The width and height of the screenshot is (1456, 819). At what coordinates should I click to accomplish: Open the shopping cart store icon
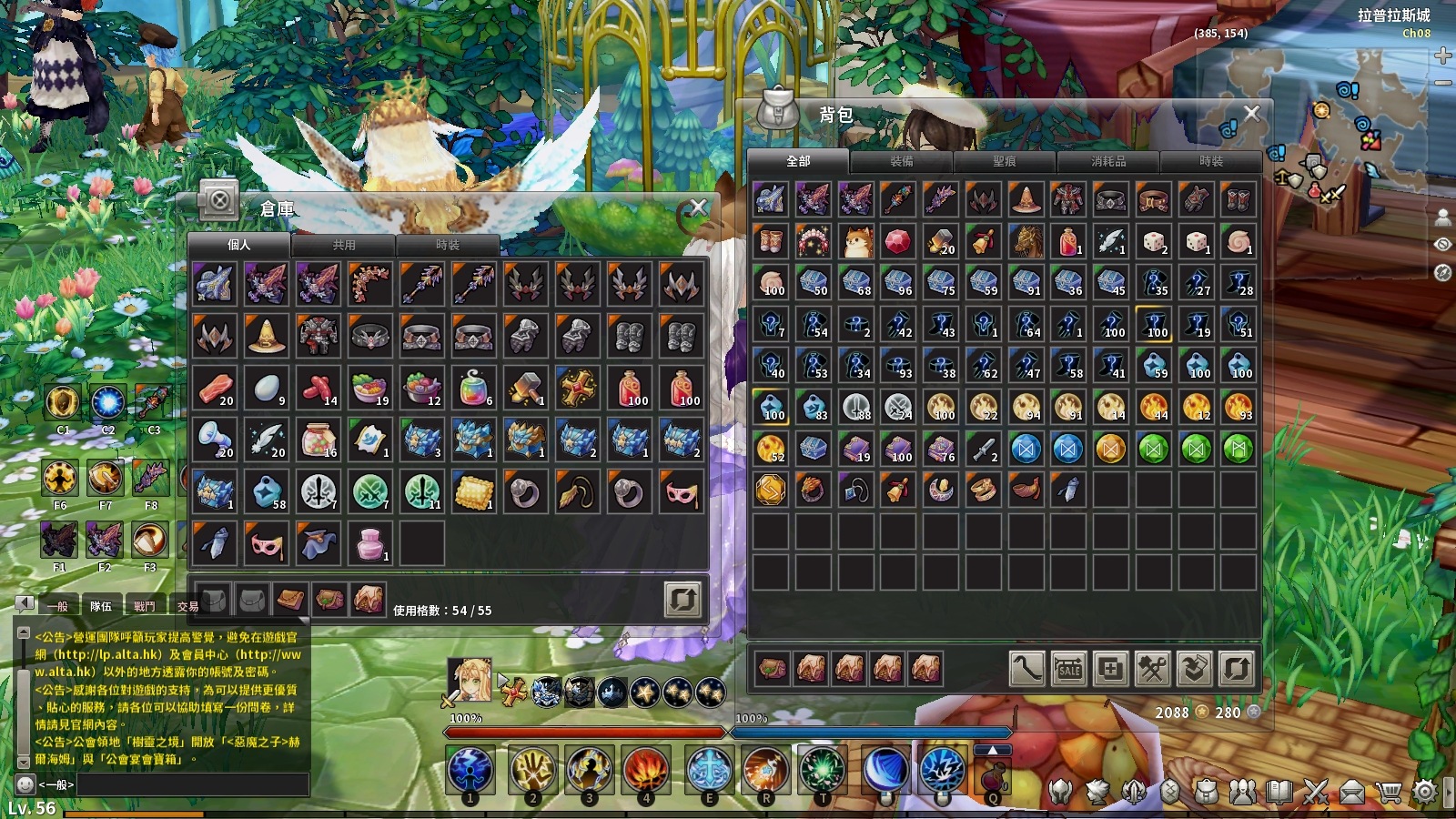1389,792
